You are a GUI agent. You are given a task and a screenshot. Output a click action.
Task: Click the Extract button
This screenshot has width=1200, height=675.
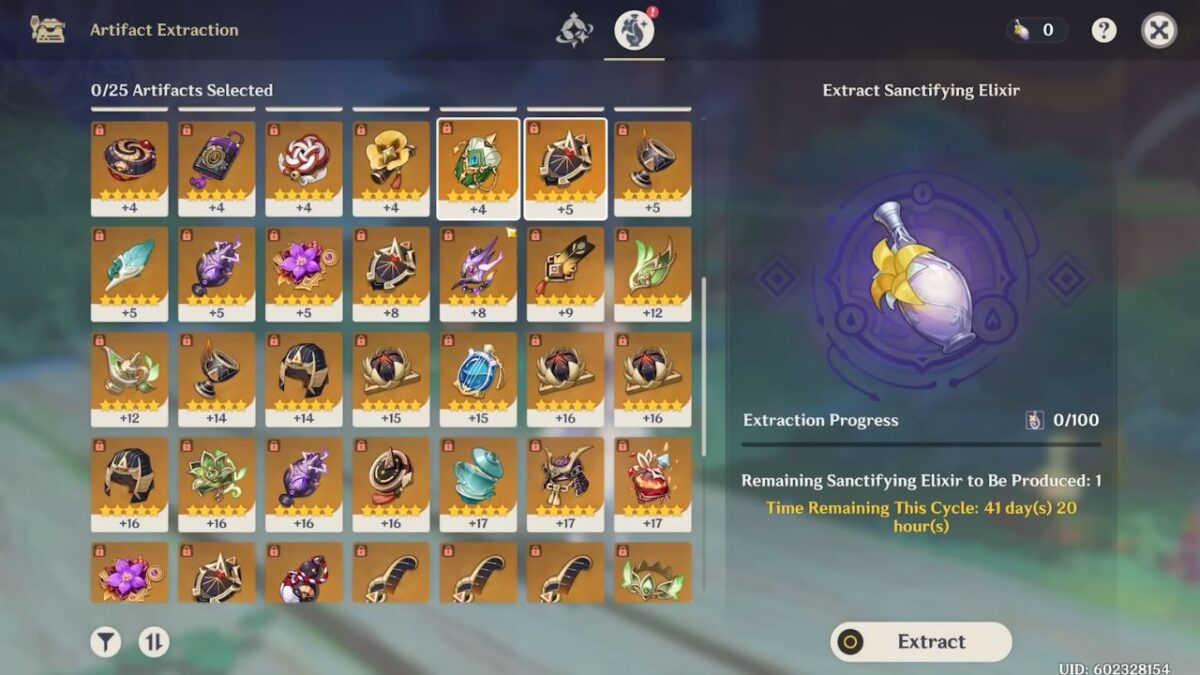click(x=921, y=642)
